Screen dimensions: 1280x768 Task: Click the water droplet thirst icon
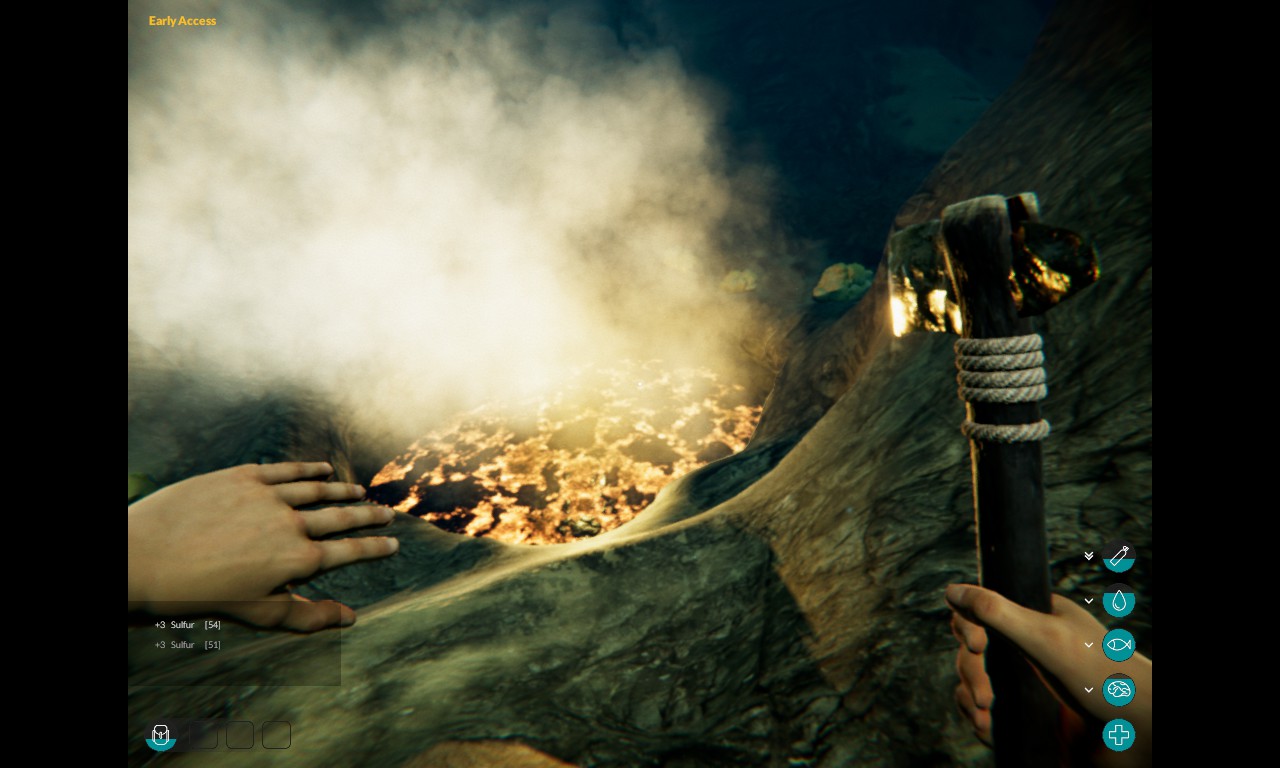point(1119,601)
